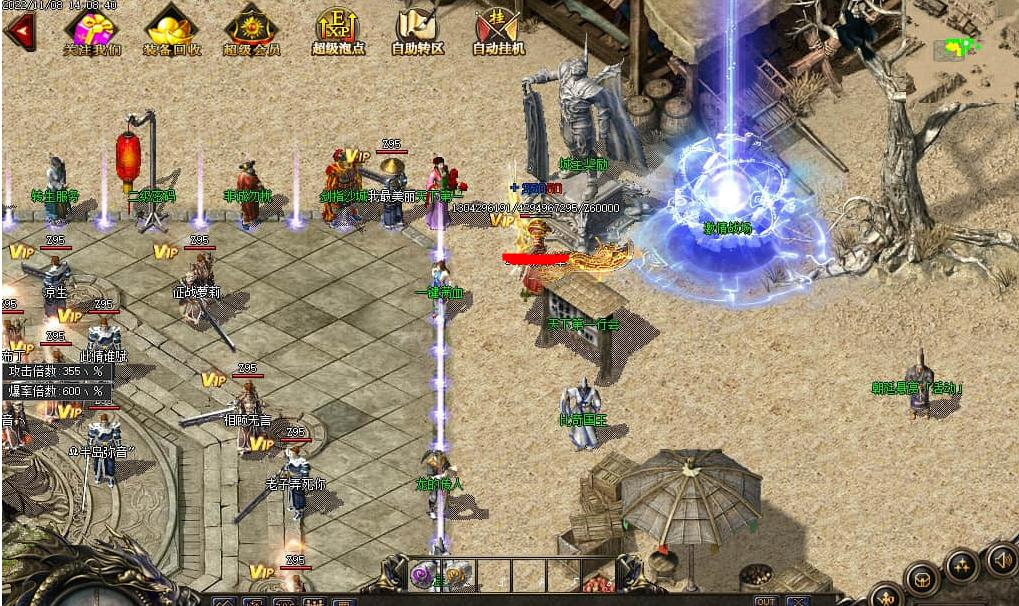Screen dimensions: 1019x606
Task: Collapse the top menu with the red arrow
Action: (x=19, y=30)
